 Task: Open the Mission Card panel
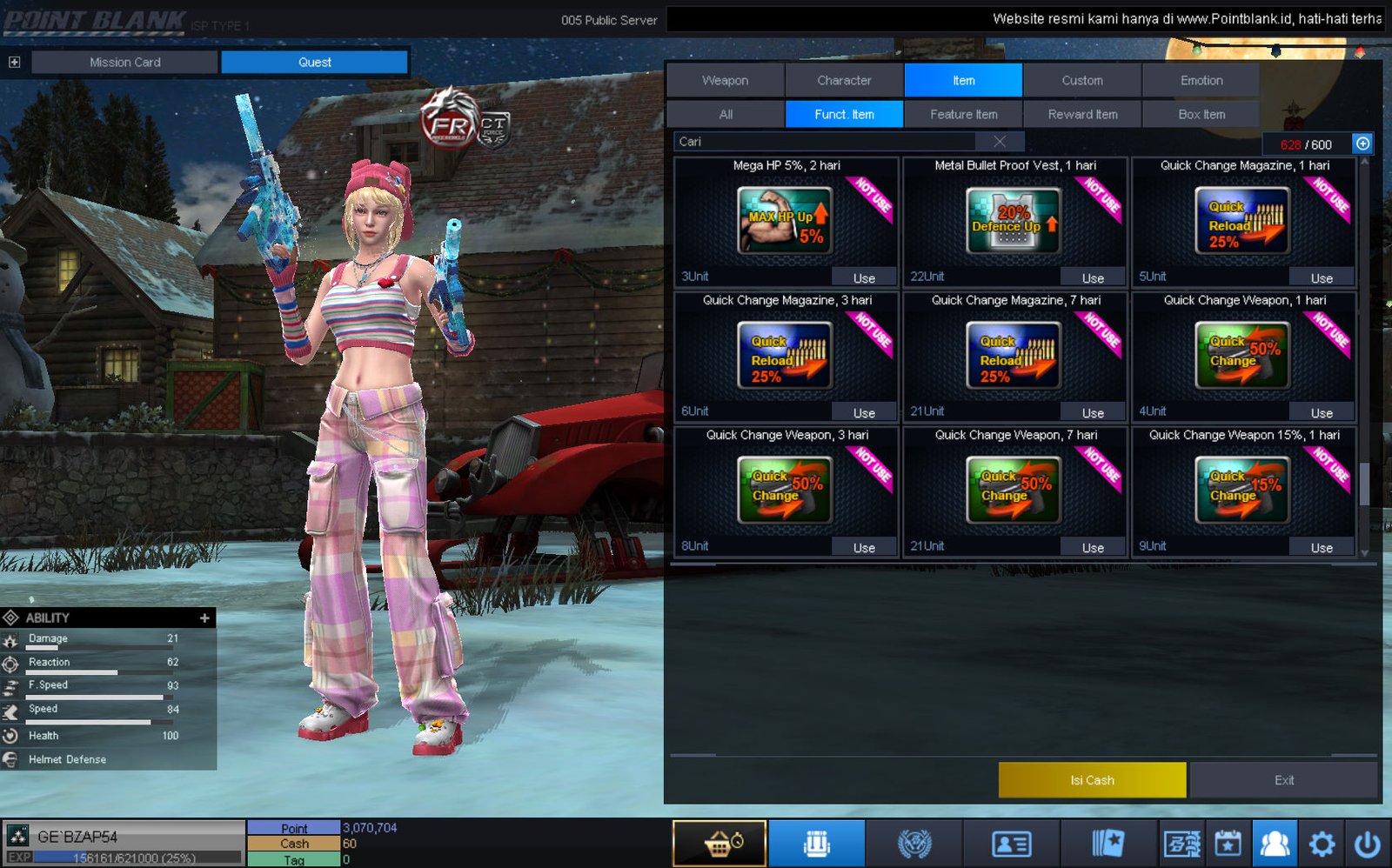point(124,62)
